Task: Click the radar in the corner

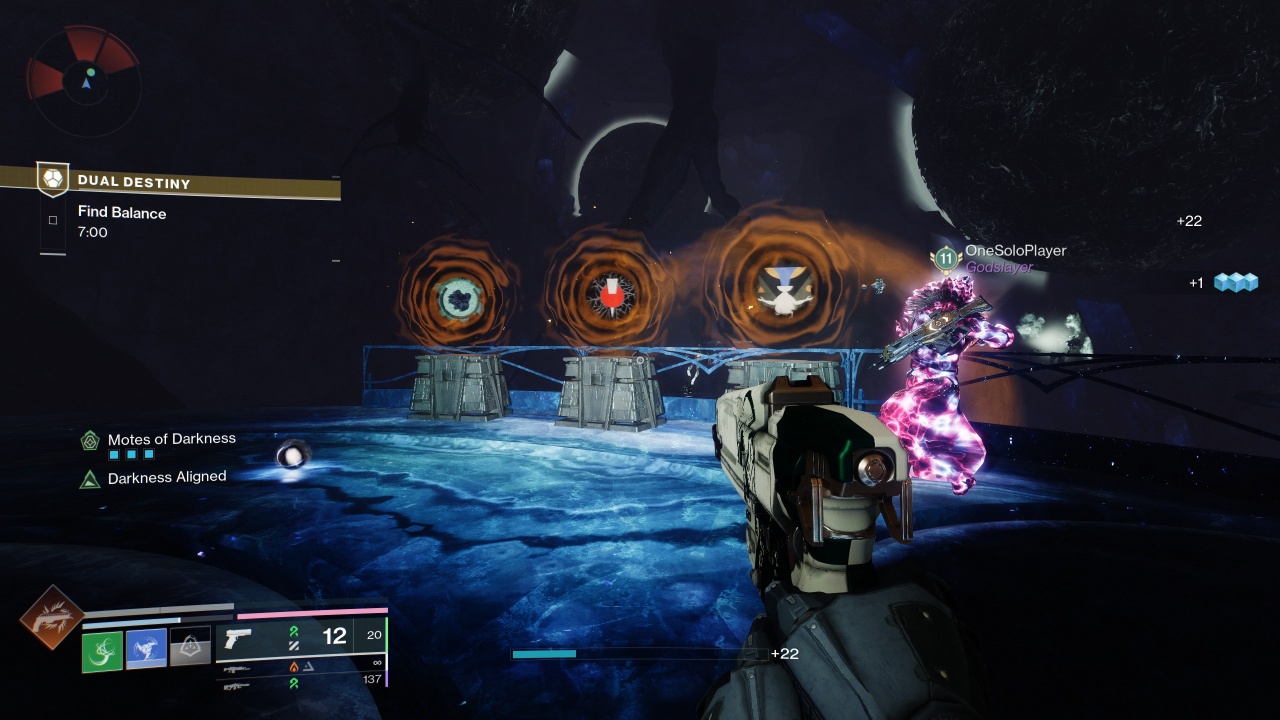Action: [84, 80]
